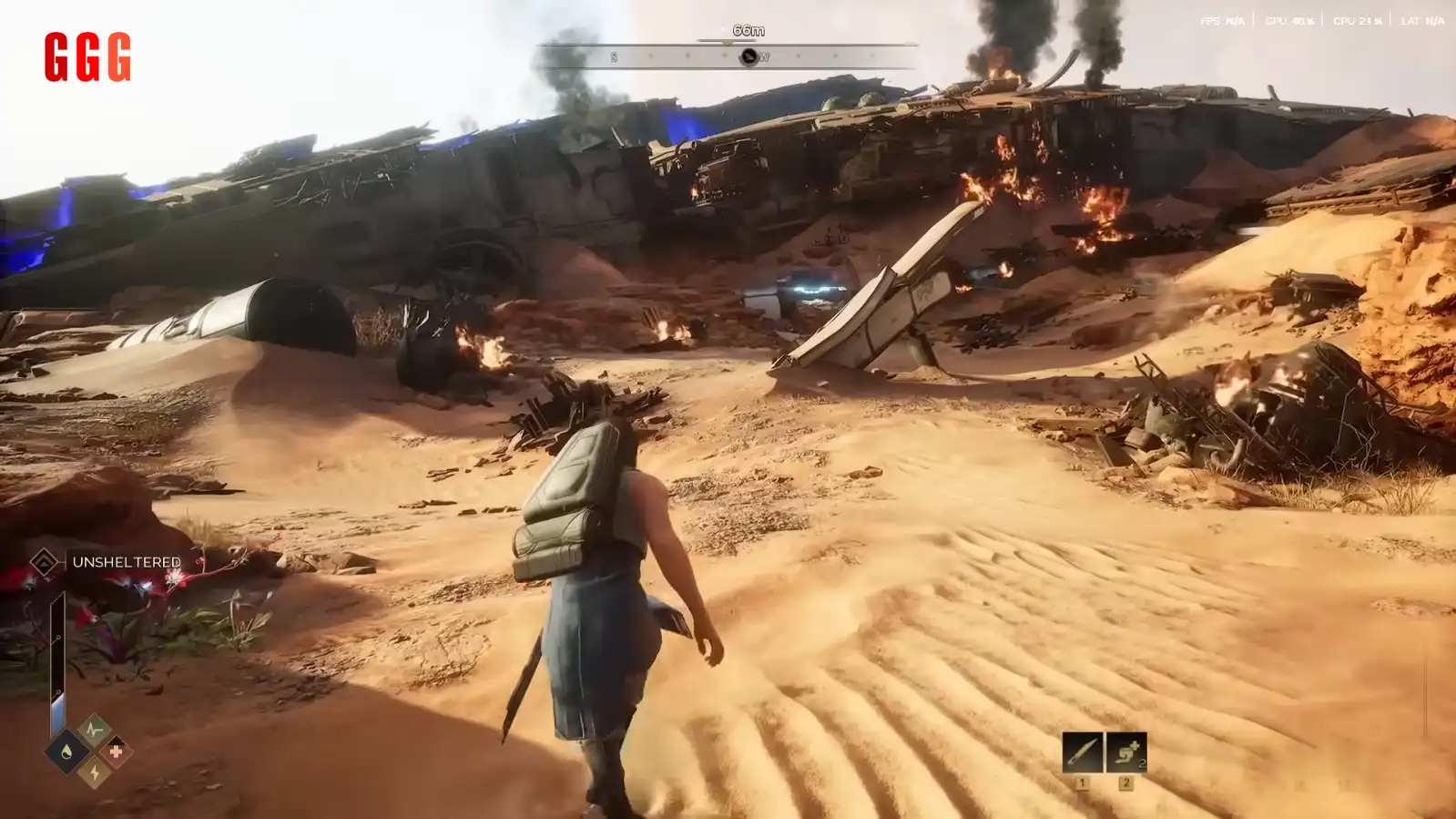The height and width of the screenshot is (819, 1456).
Task: Use the bandage item in hotbar slot 2
Action: coord(1125,752)
